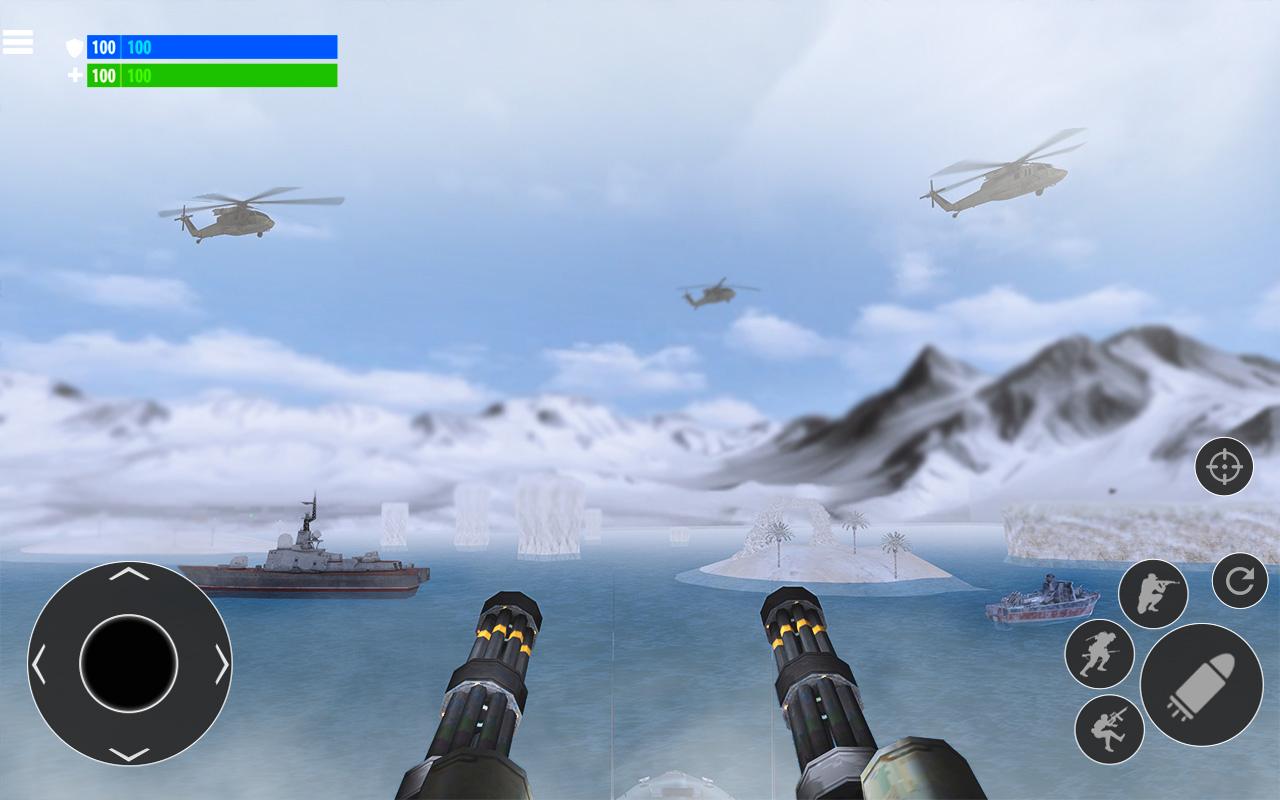The width and height of the screenshot is (1280, 800).
Task: Tap the enemy patrol boat on the water
Action: pos(1045,600)
